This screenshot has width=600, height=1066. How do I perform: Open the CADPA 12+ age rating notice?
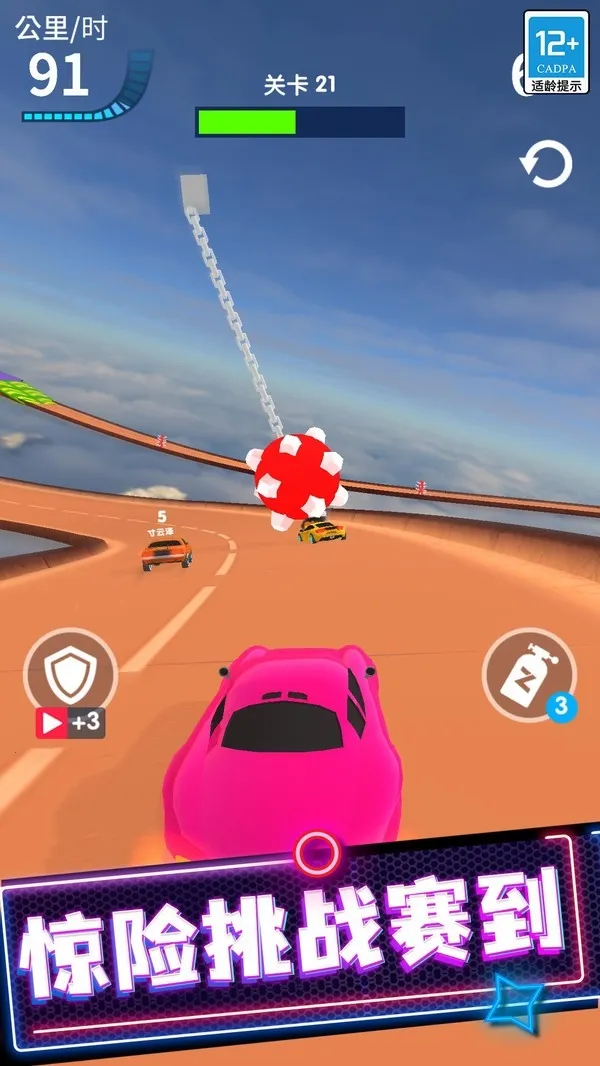click(x=556, y=52)
